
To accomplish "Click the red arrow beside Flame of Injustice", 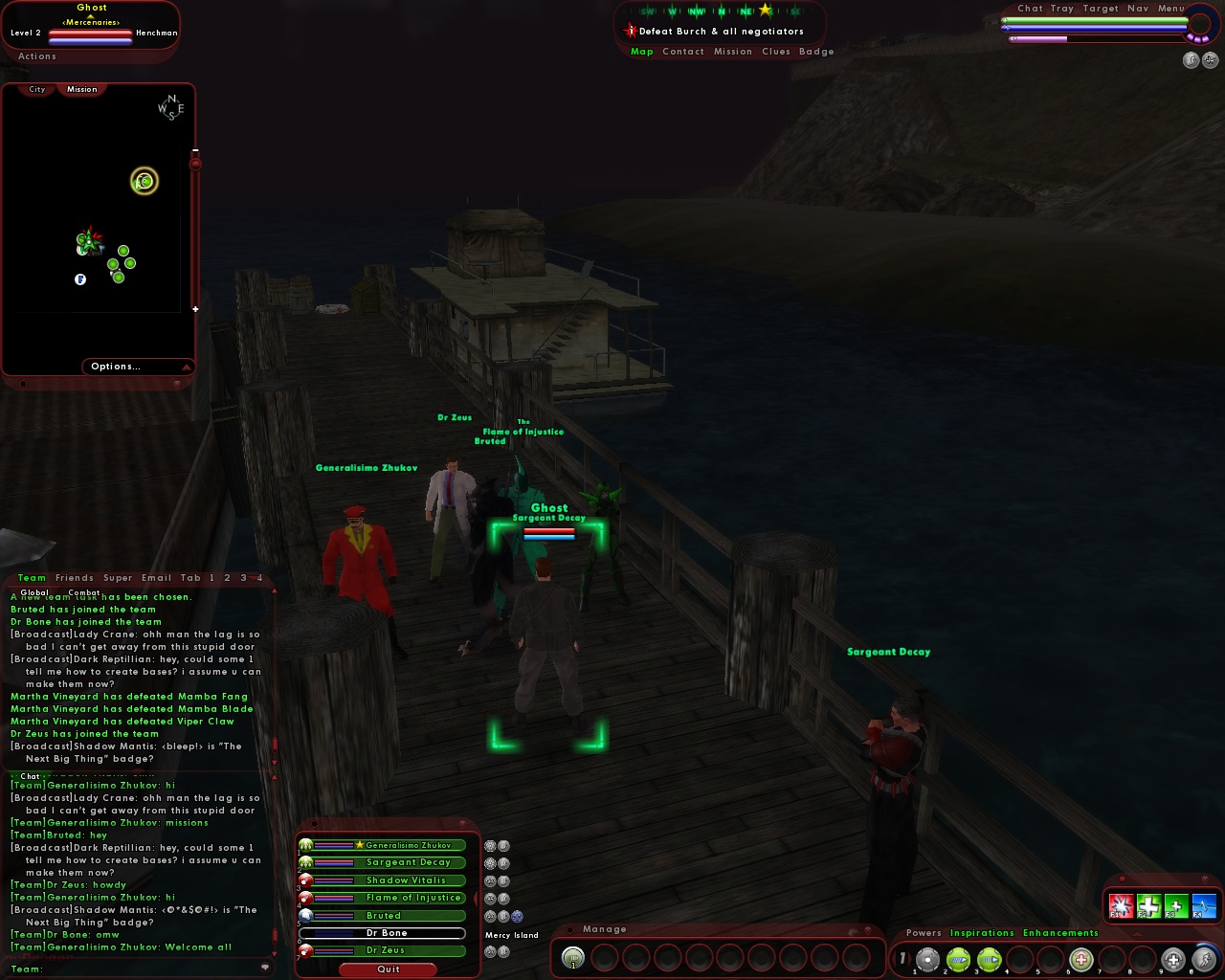I will (x=476, y=898).
